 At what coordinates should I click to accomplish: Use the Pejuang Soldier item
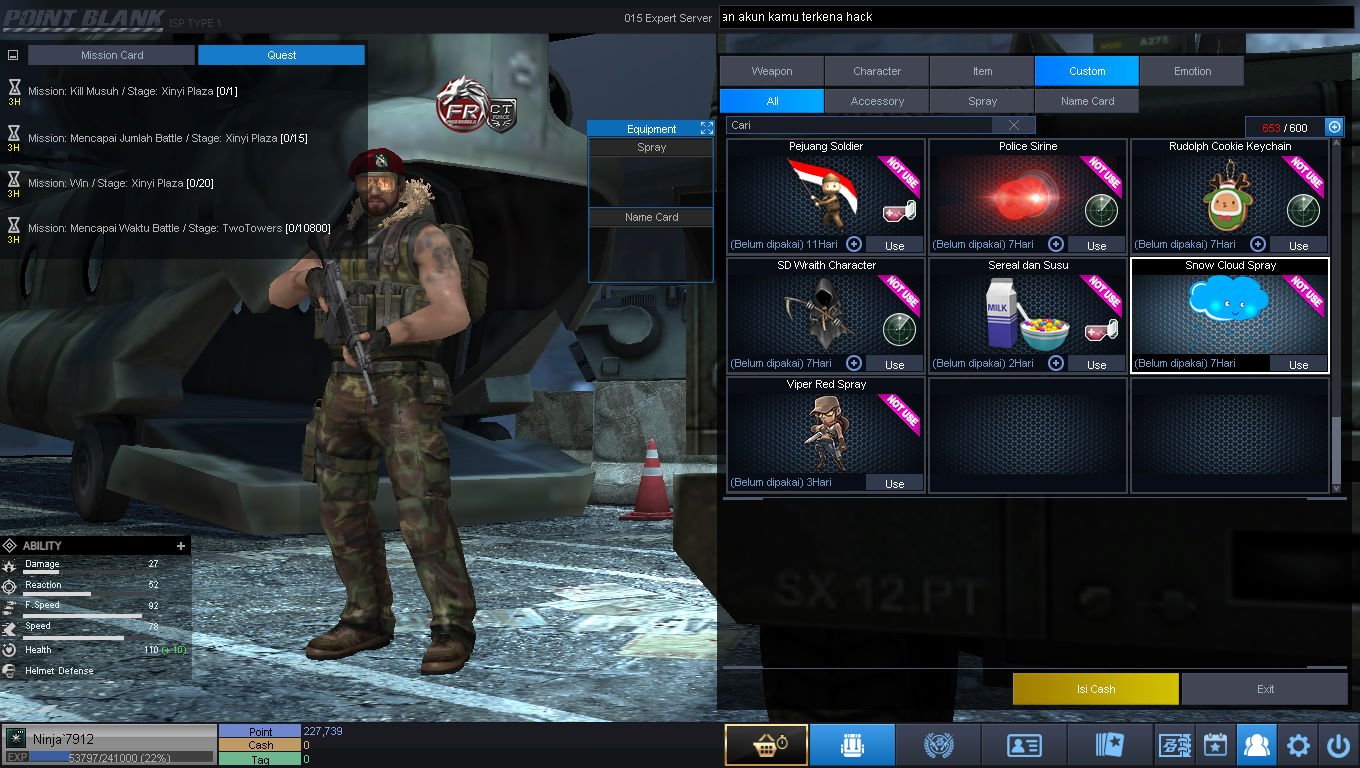pos(894,245)
